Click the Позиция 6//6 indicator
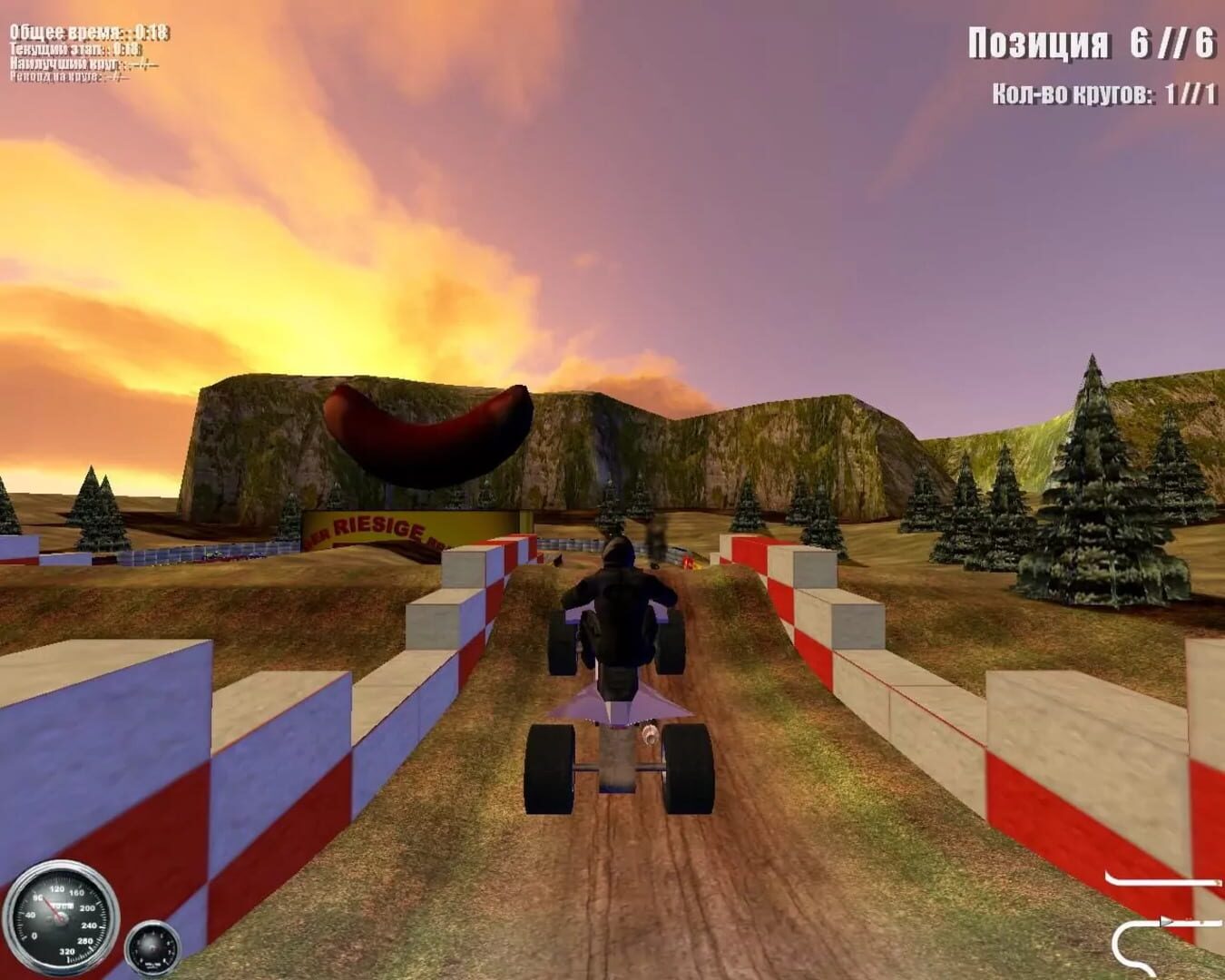 click(x=1092, y=42)
